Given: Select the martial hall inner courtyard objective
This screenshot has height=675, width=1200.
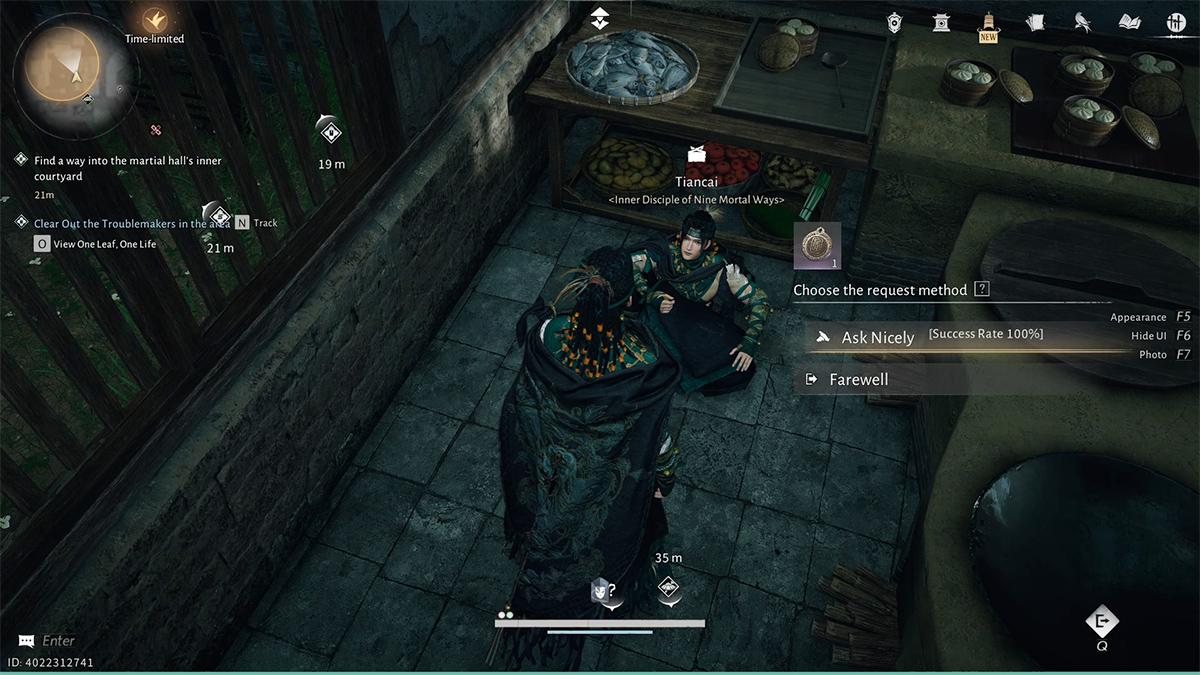Looking at the screenshot, I should pyautogui.click(x=127, y=168).
